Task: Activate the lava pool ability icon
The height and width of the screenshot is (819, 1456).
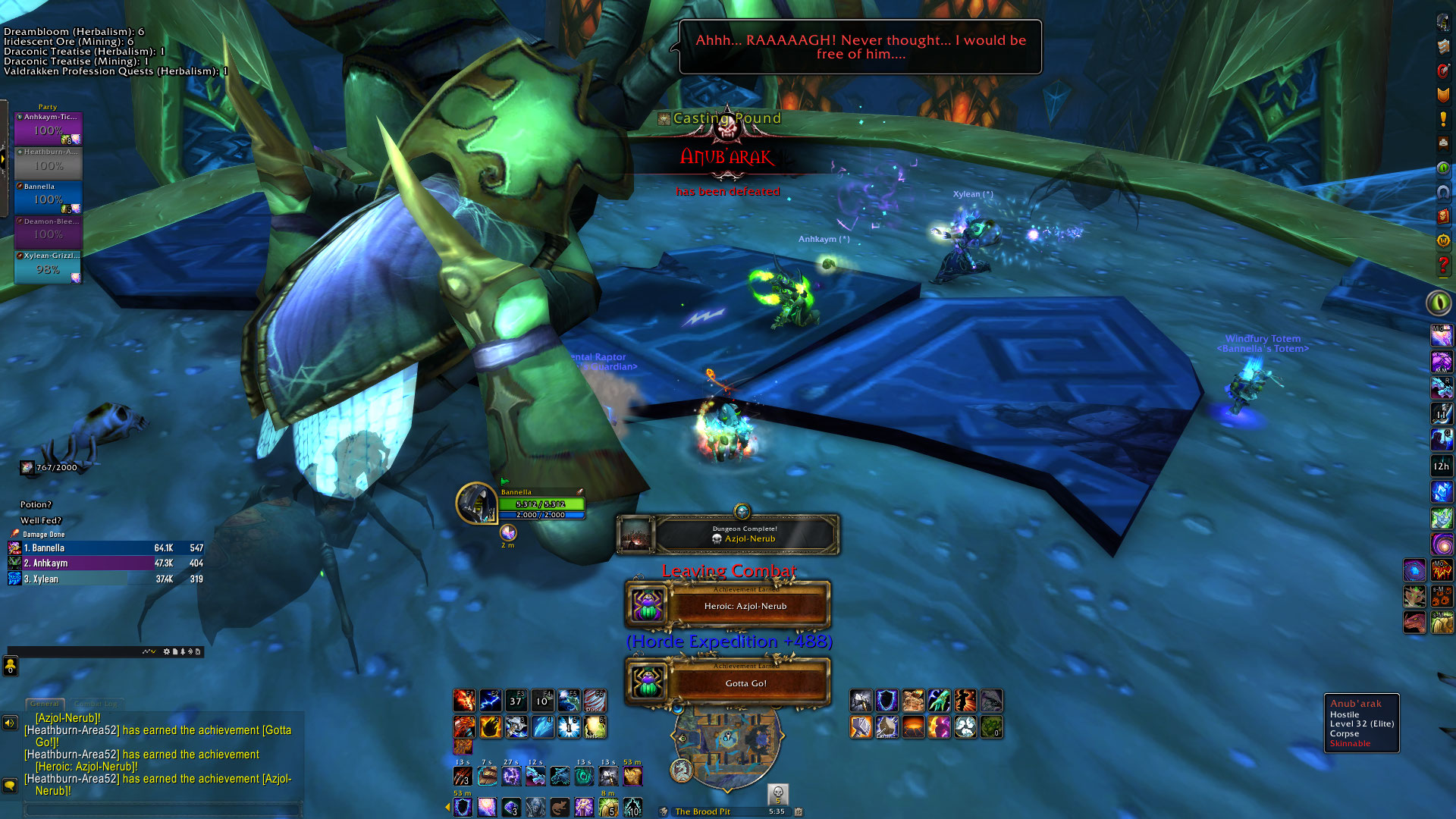Action: point(913,727)
